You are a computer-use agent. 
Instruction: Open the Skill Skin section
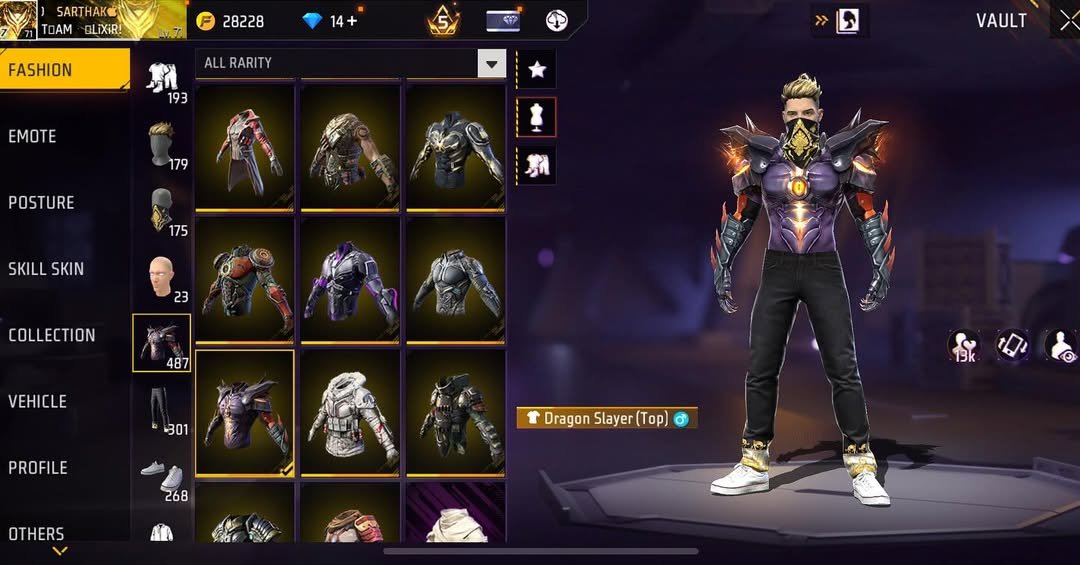[46, 269]
